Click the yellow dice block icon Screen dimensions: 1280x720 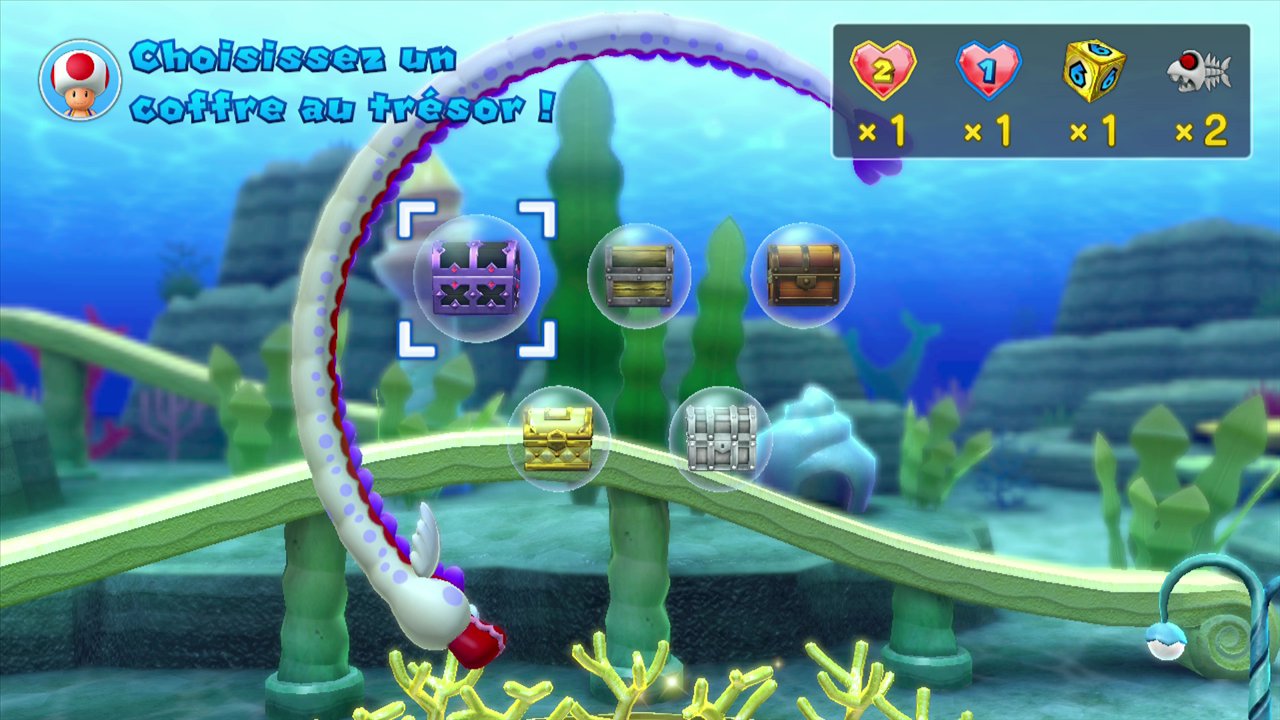coord(1093,71)
